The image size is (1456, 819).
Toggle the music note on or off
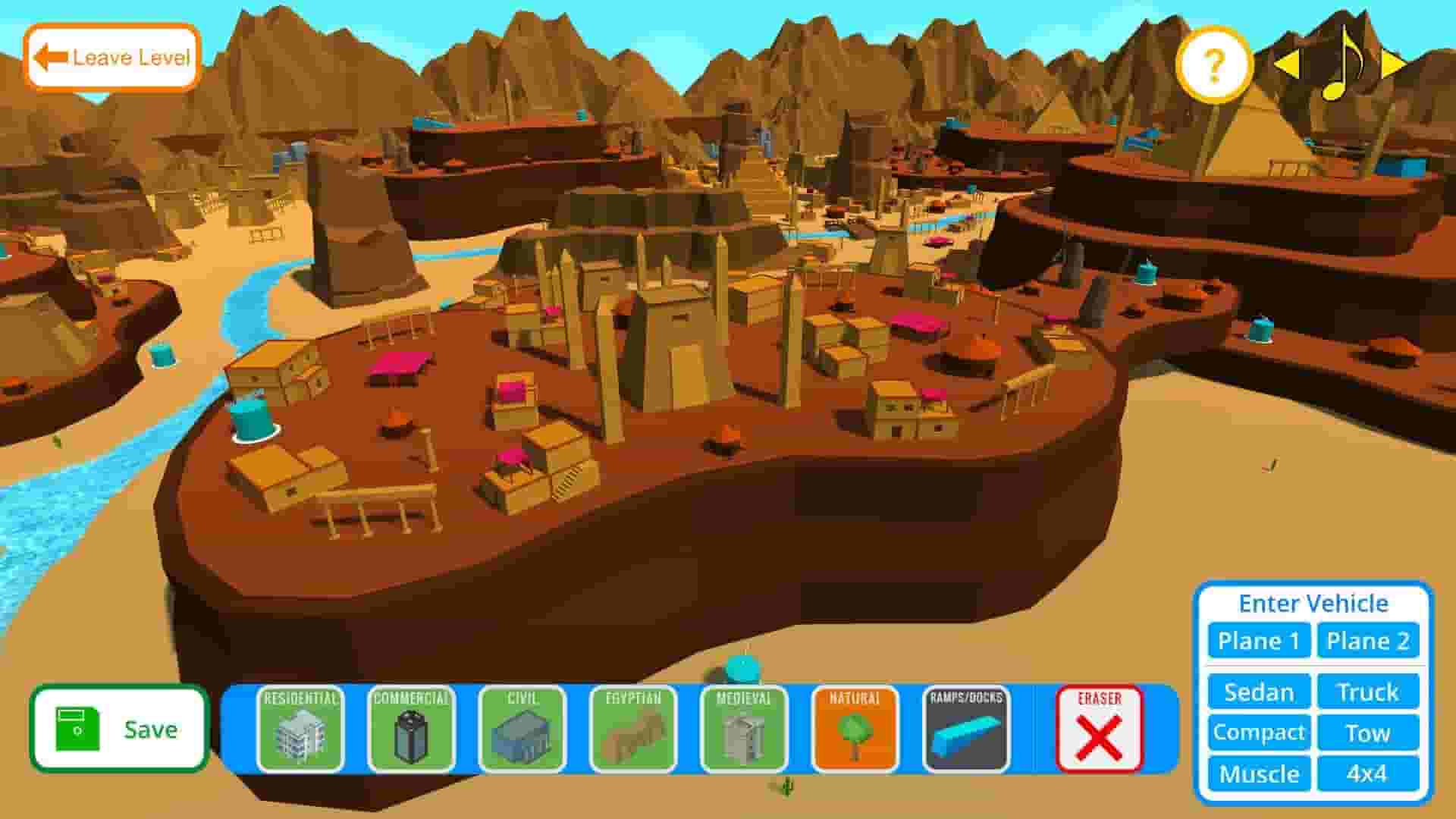[1341, 67]
